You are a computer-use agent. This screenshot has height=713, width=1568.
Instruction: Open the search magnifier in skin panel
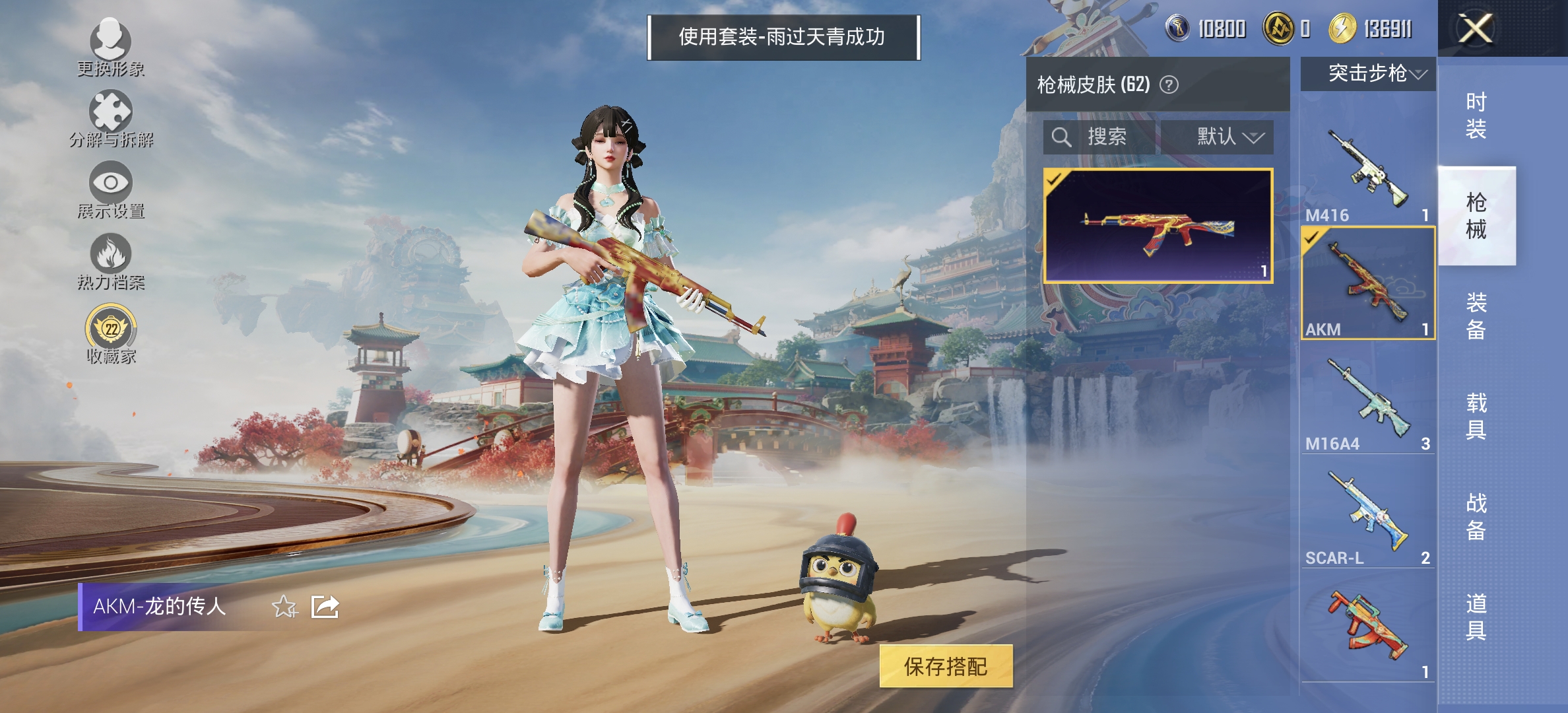point(1062,137)
